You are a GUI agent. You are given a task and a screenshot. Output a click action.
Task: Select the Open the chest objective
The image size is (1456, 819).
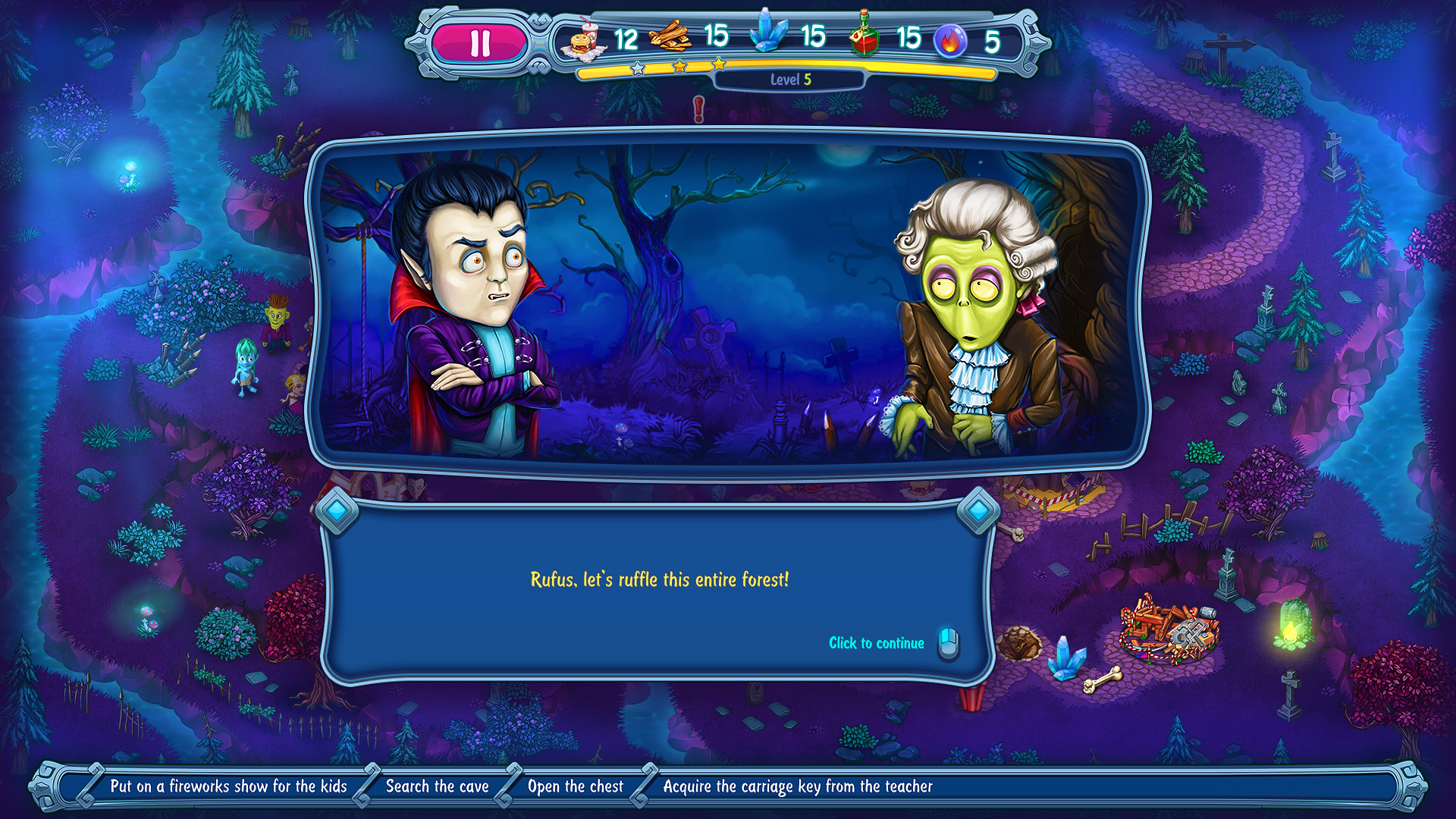point(575,786)
